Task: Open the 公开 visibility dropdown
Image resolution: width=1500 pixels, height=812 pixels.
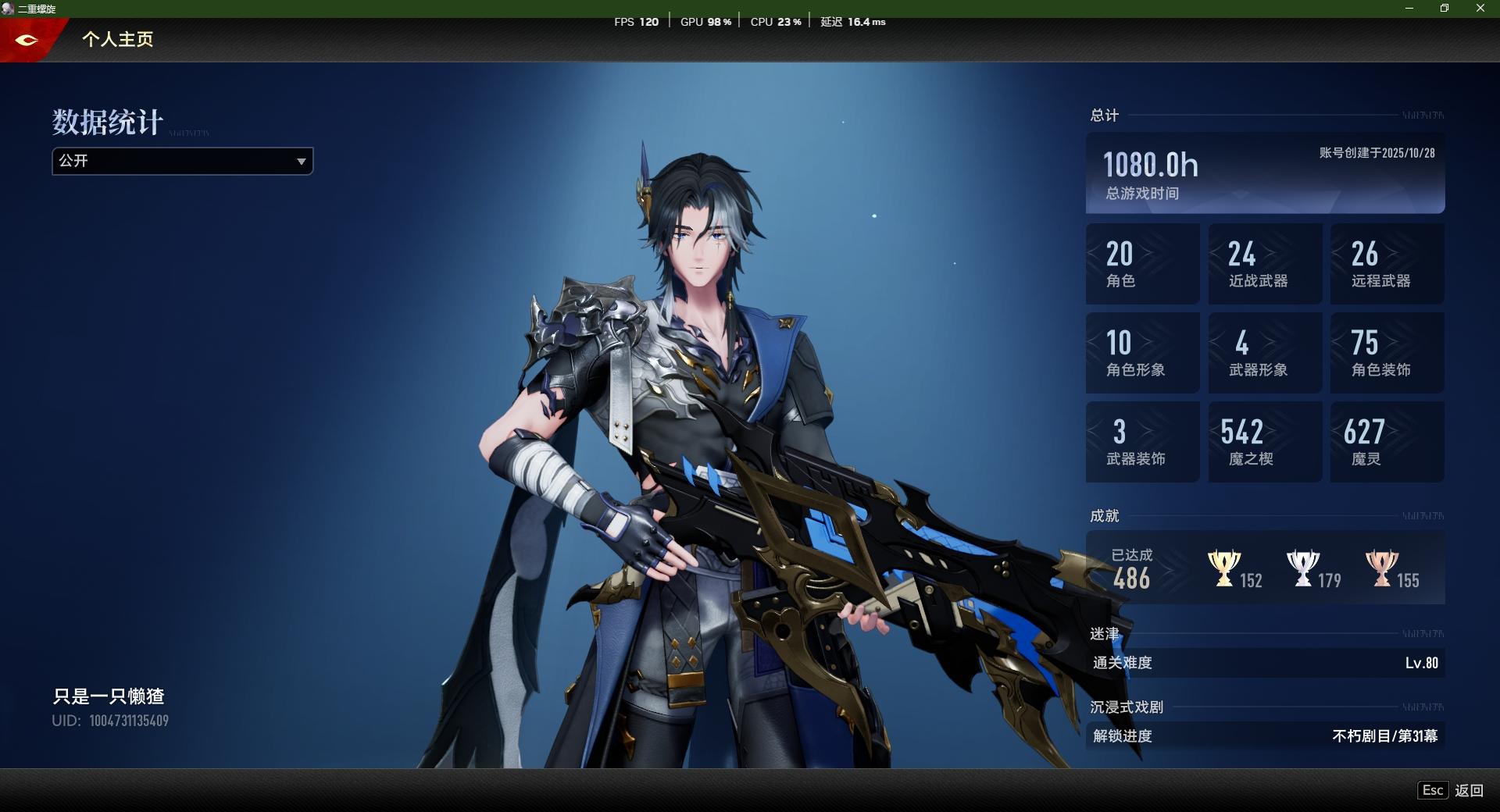Action: click(182, 161)
